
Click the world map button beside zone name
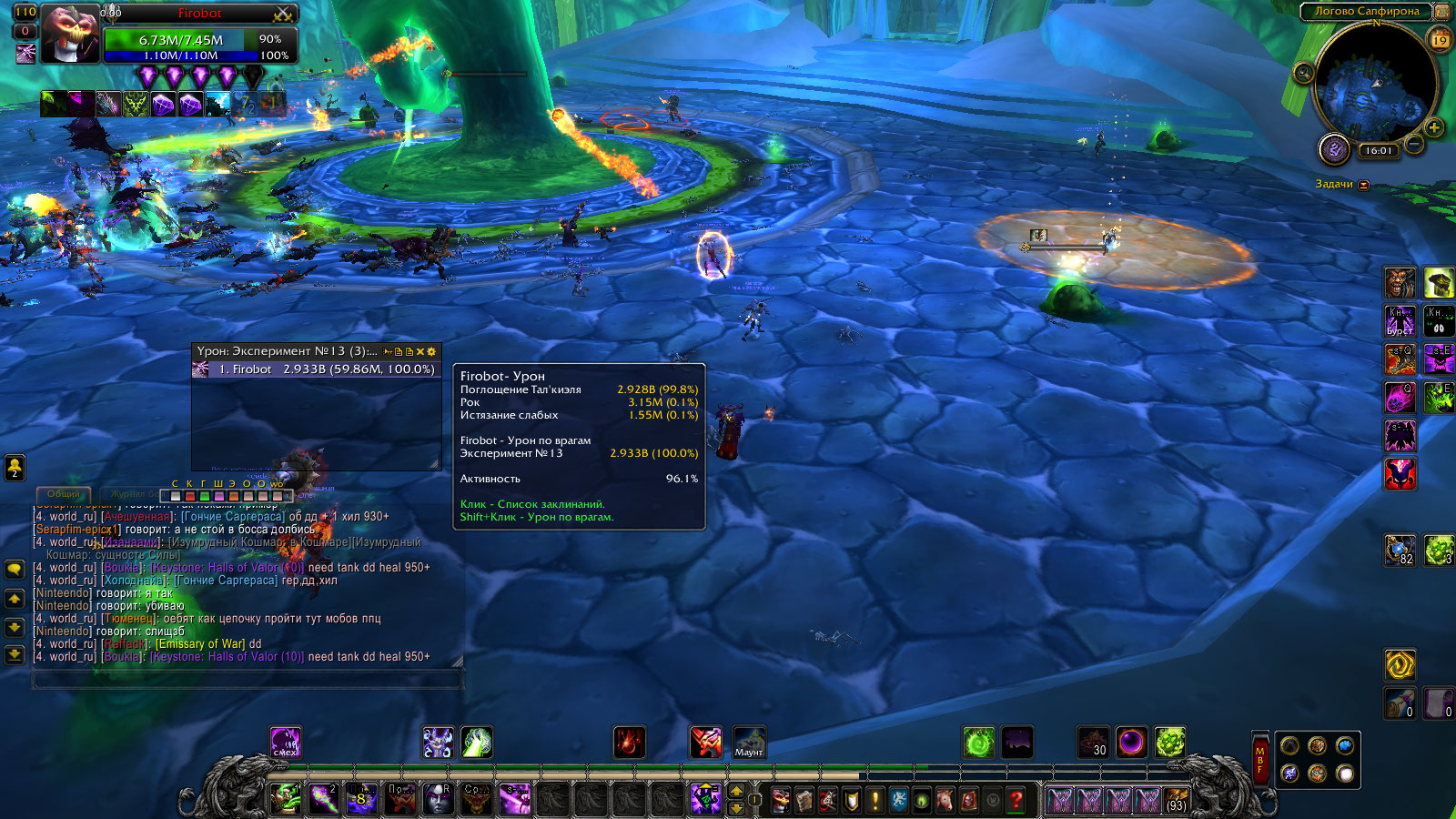point(1441,12)
